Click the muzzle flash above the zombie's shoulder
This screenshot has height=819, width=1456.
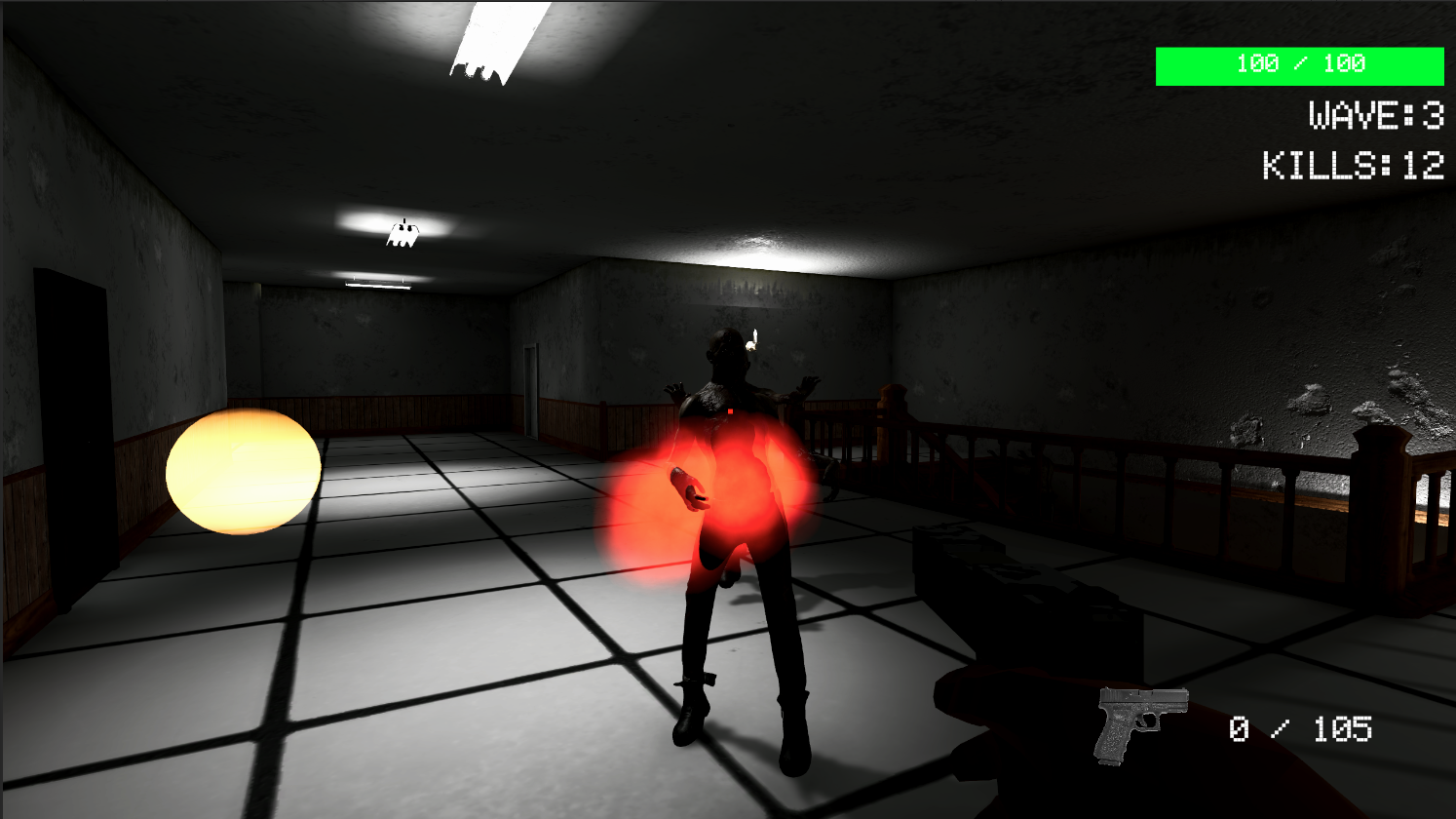click(752, 341)
